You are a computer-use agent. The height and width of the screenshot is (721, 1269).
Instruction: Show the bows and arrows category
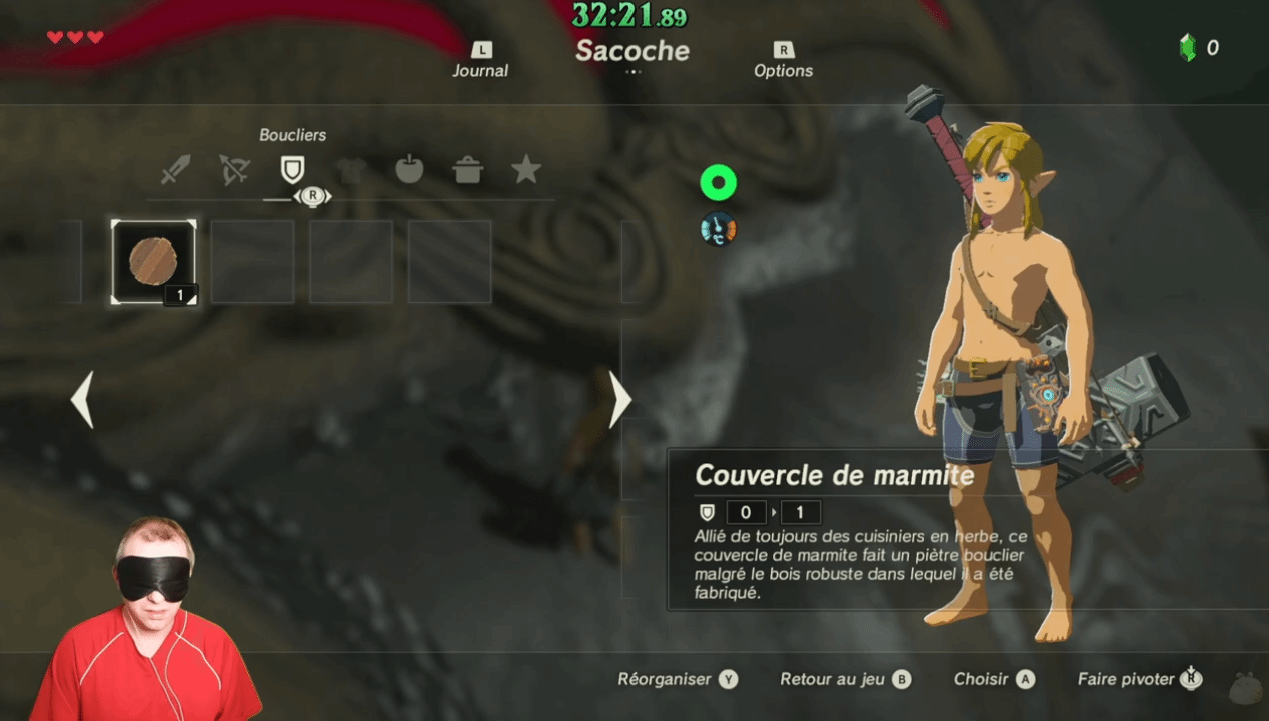click(x=234, y=170)
